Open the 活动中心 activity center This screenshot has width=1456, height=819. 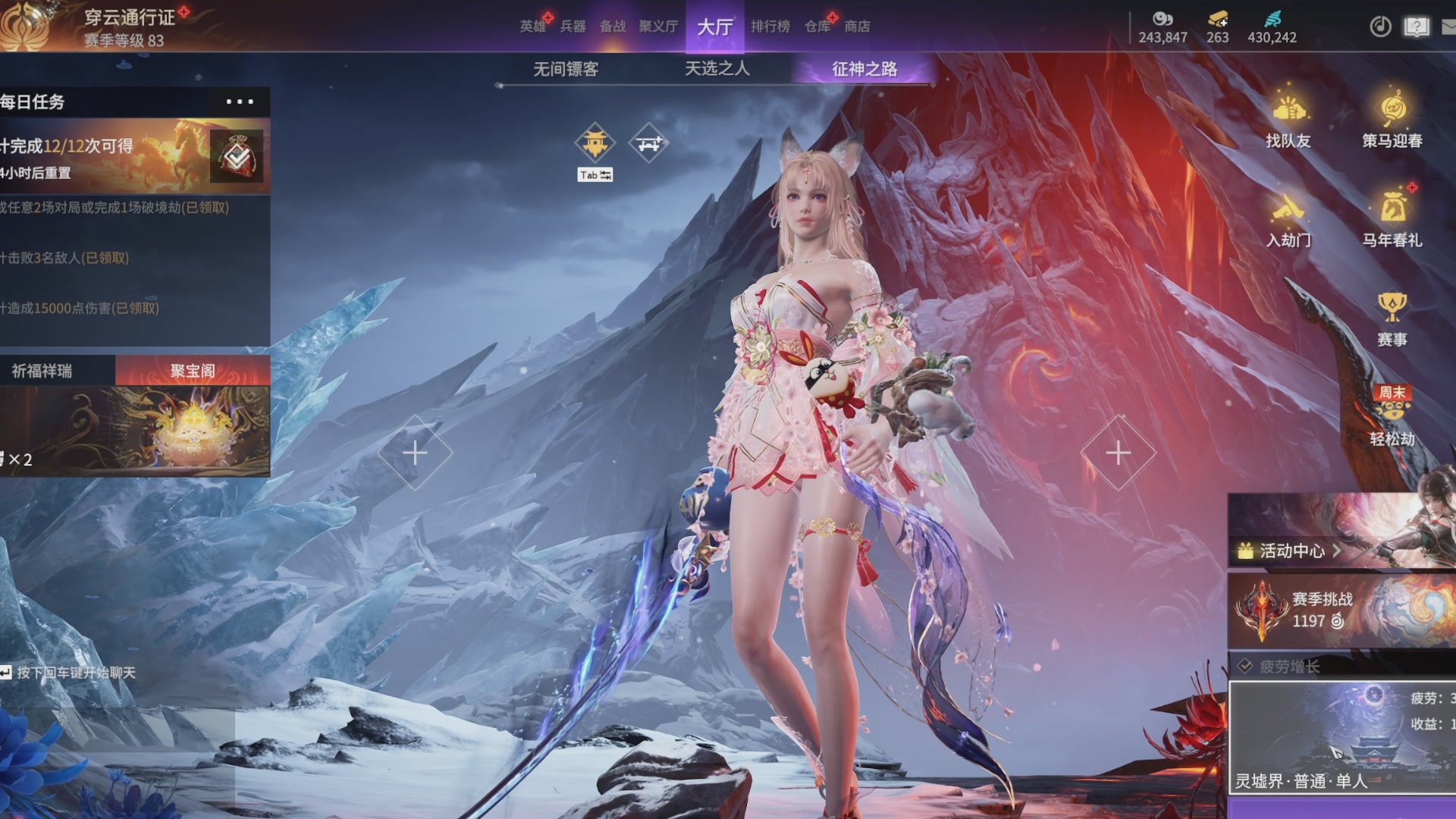pyautogui.click(x=1291, y=551)
